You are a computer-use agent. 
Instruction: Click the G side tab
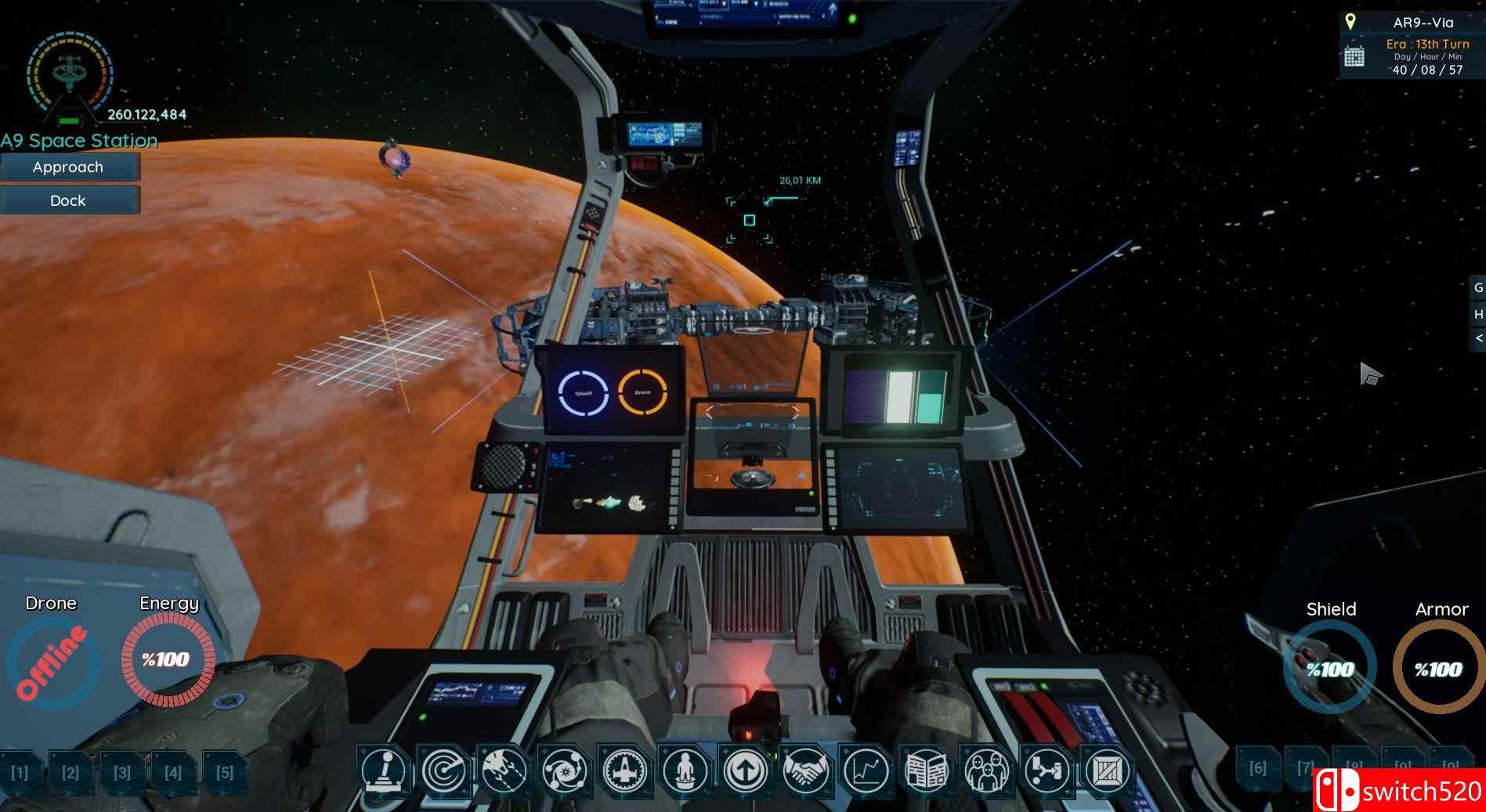pyautogui.click(x=1478, y=287)
